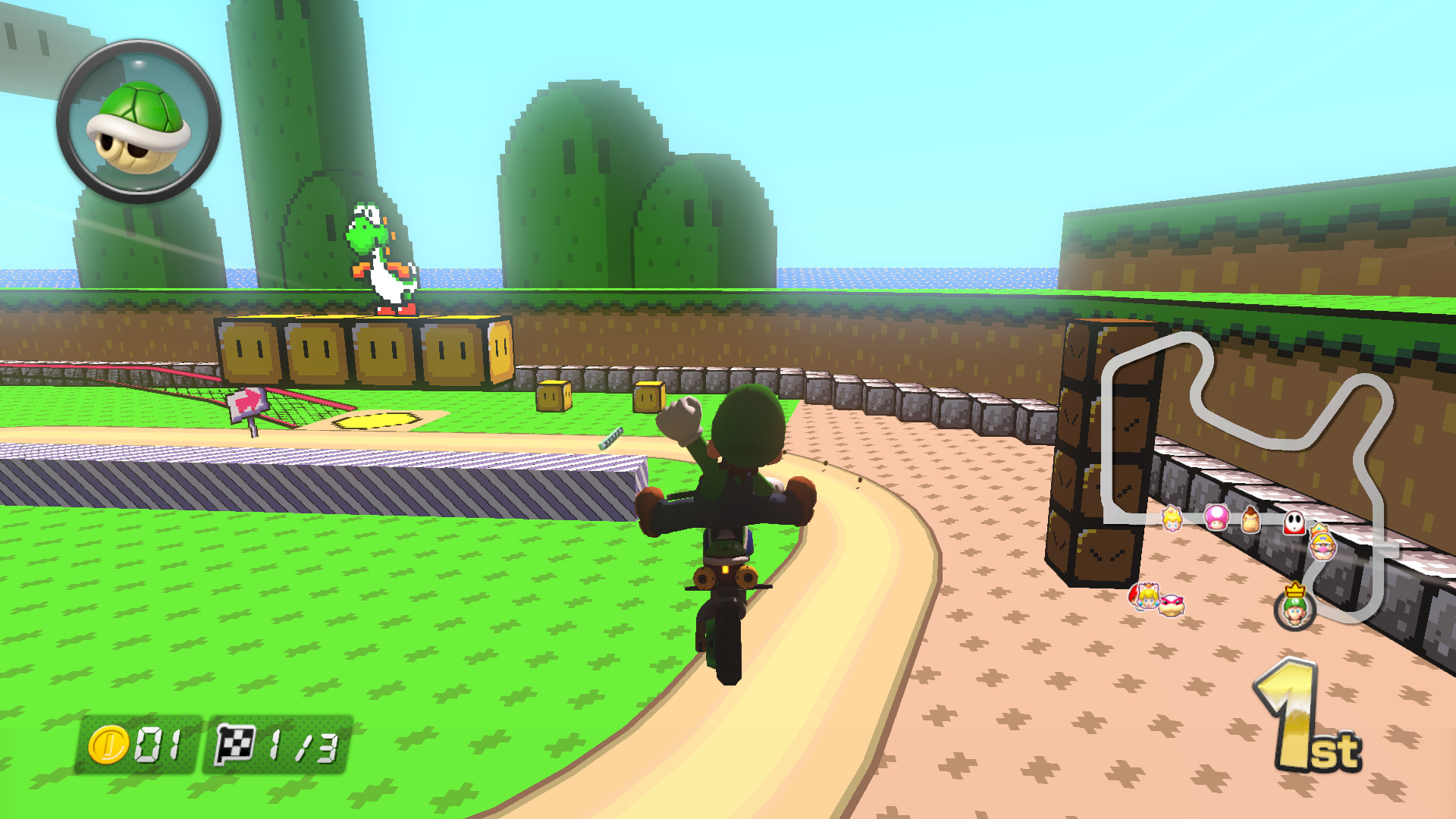The width and height of the screenshot is (1456, 819).
Task: Click the Donkey Kong minimap icon
Action: click(x=1252, y=521)
